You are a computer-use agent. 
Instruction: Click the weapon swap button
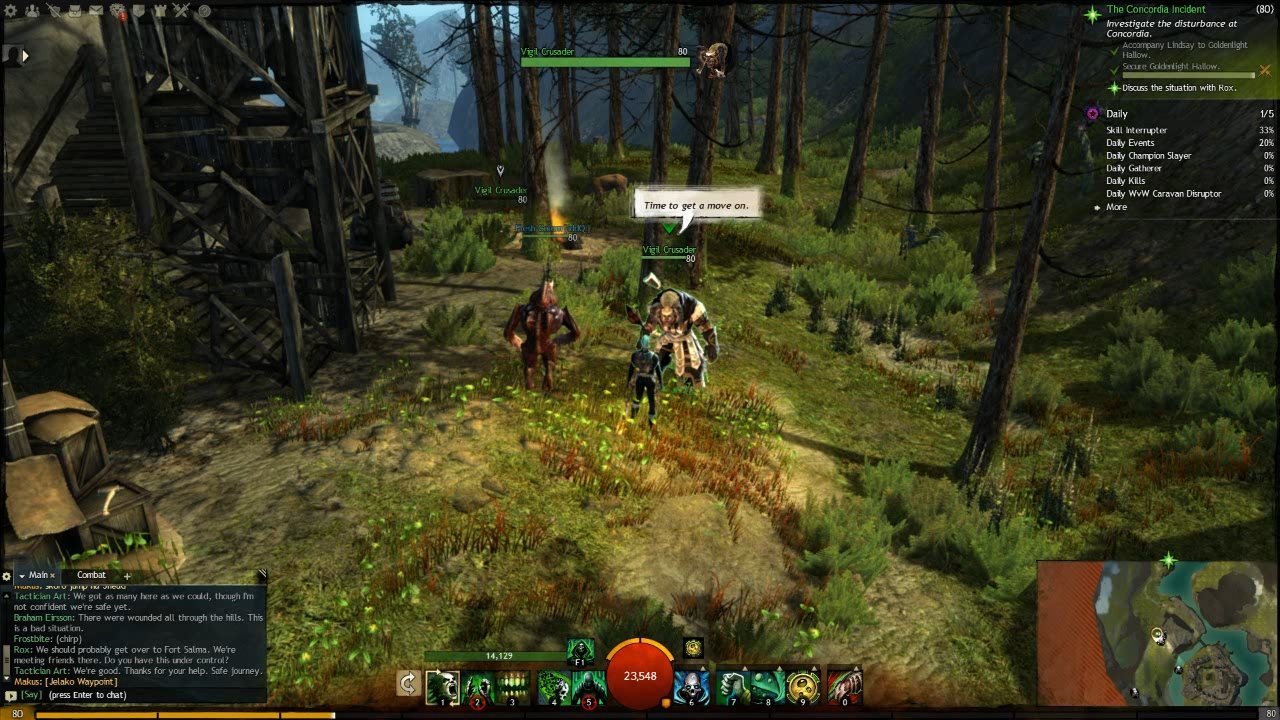click(x=408, y=684)
